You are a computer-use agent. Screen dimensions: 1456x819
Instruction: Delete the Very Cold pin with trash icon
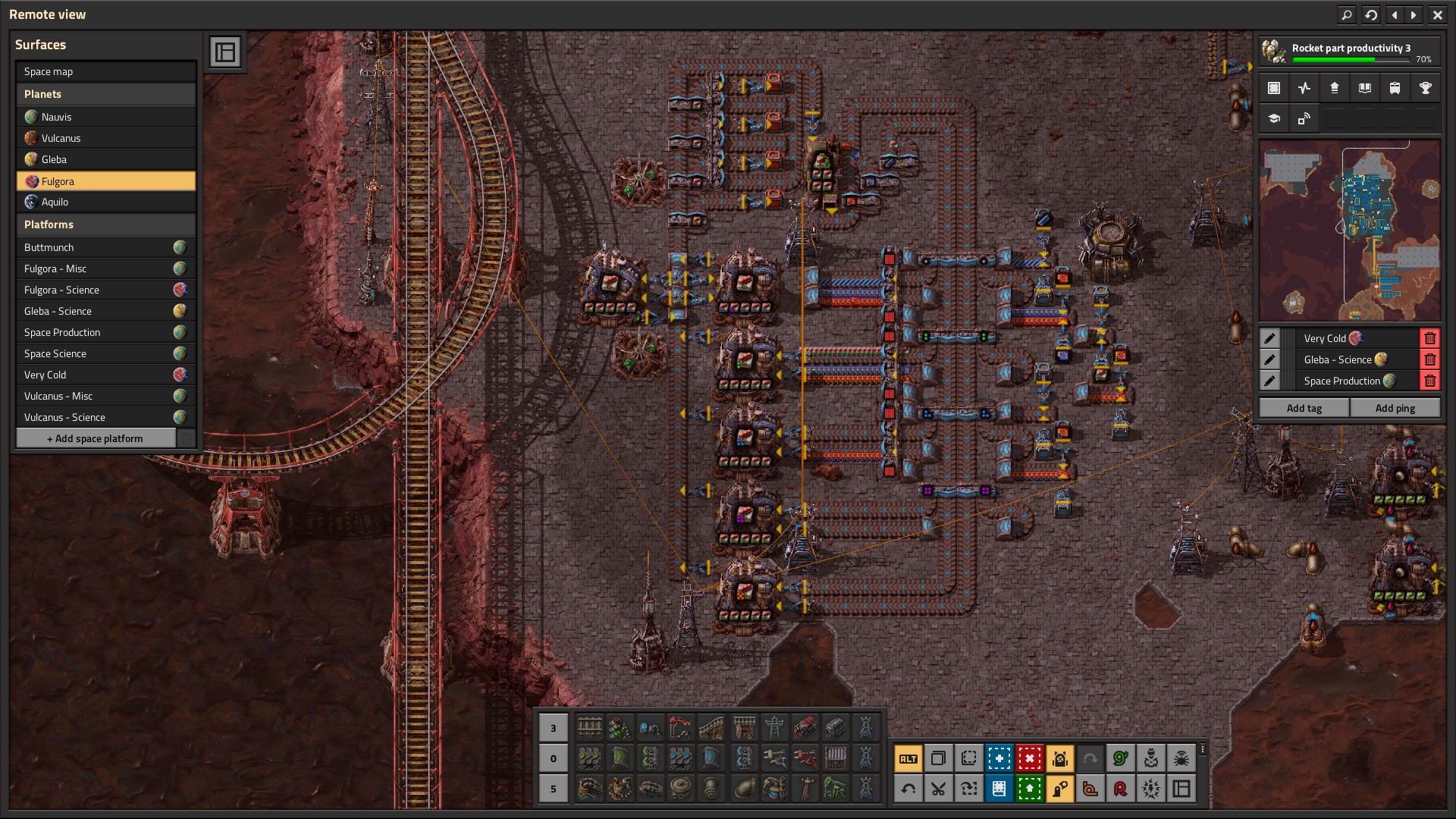coord(1429,338)
